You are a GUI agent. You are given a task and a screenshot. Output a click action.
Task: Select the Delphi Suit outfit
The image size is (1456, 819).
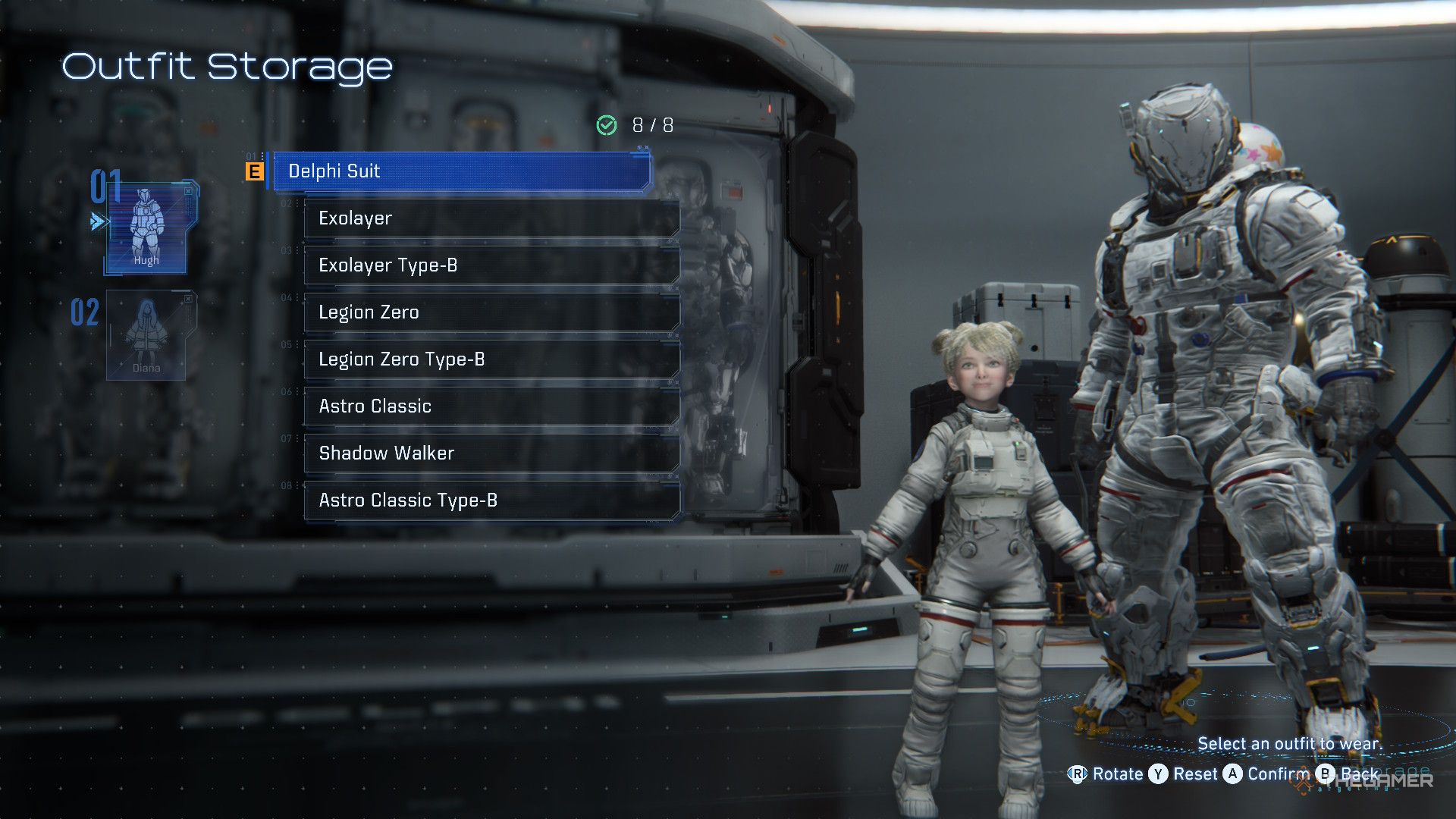pyautogui.click(x=461, y=171)
